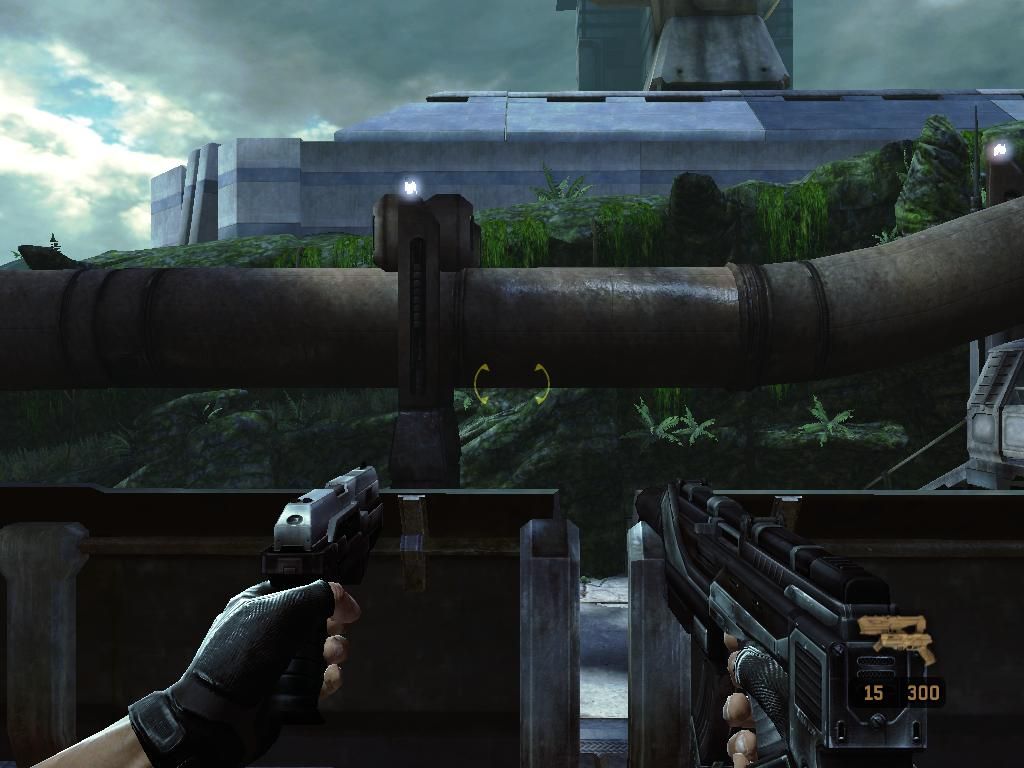The width and height of the screenshot is (1024, 768).
Task: Click the dual pistols weapon icon
Action: coord(896,639)
